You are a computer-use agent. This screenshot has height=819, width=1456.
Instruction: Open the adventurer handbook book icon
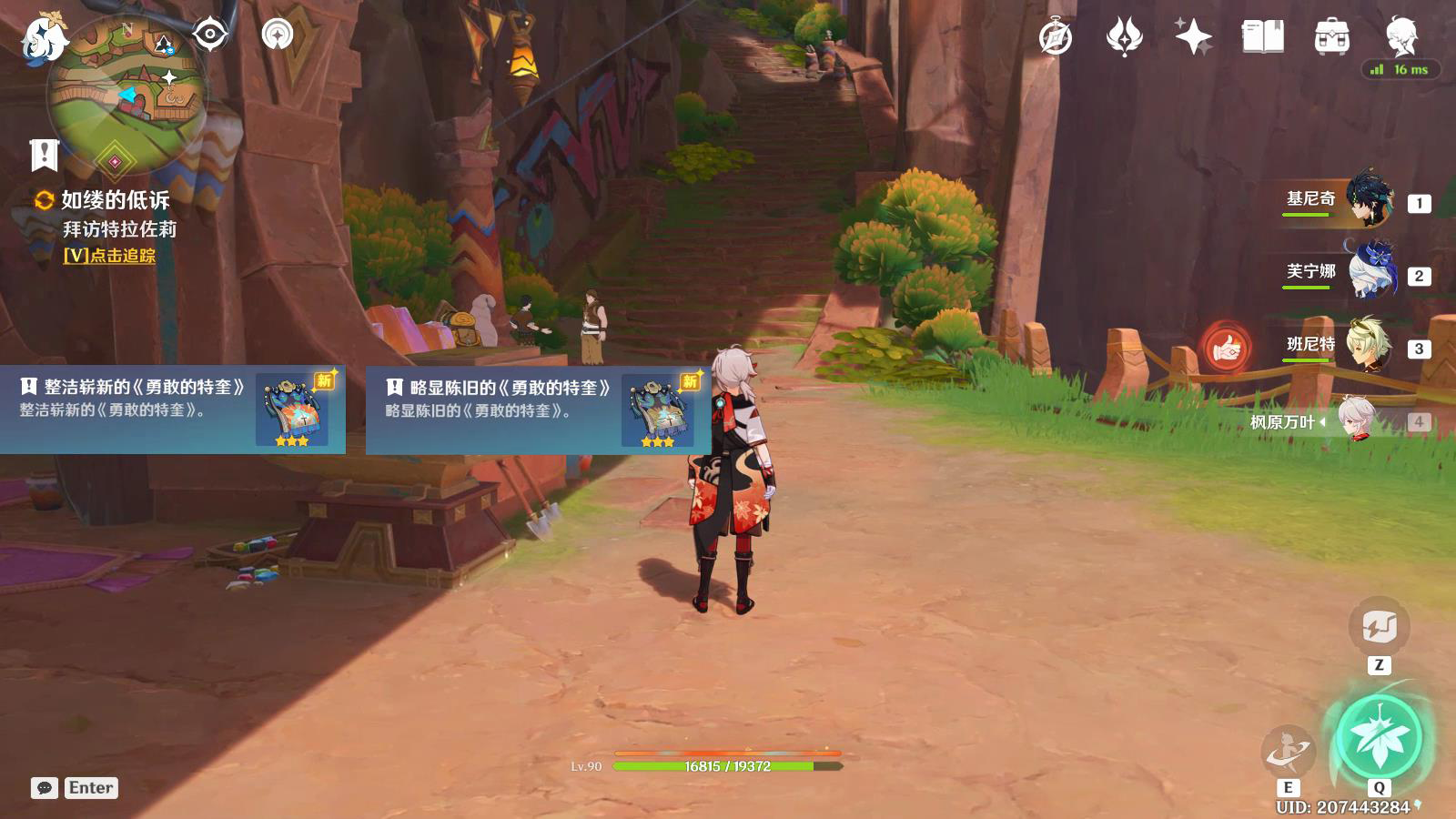1262,37
